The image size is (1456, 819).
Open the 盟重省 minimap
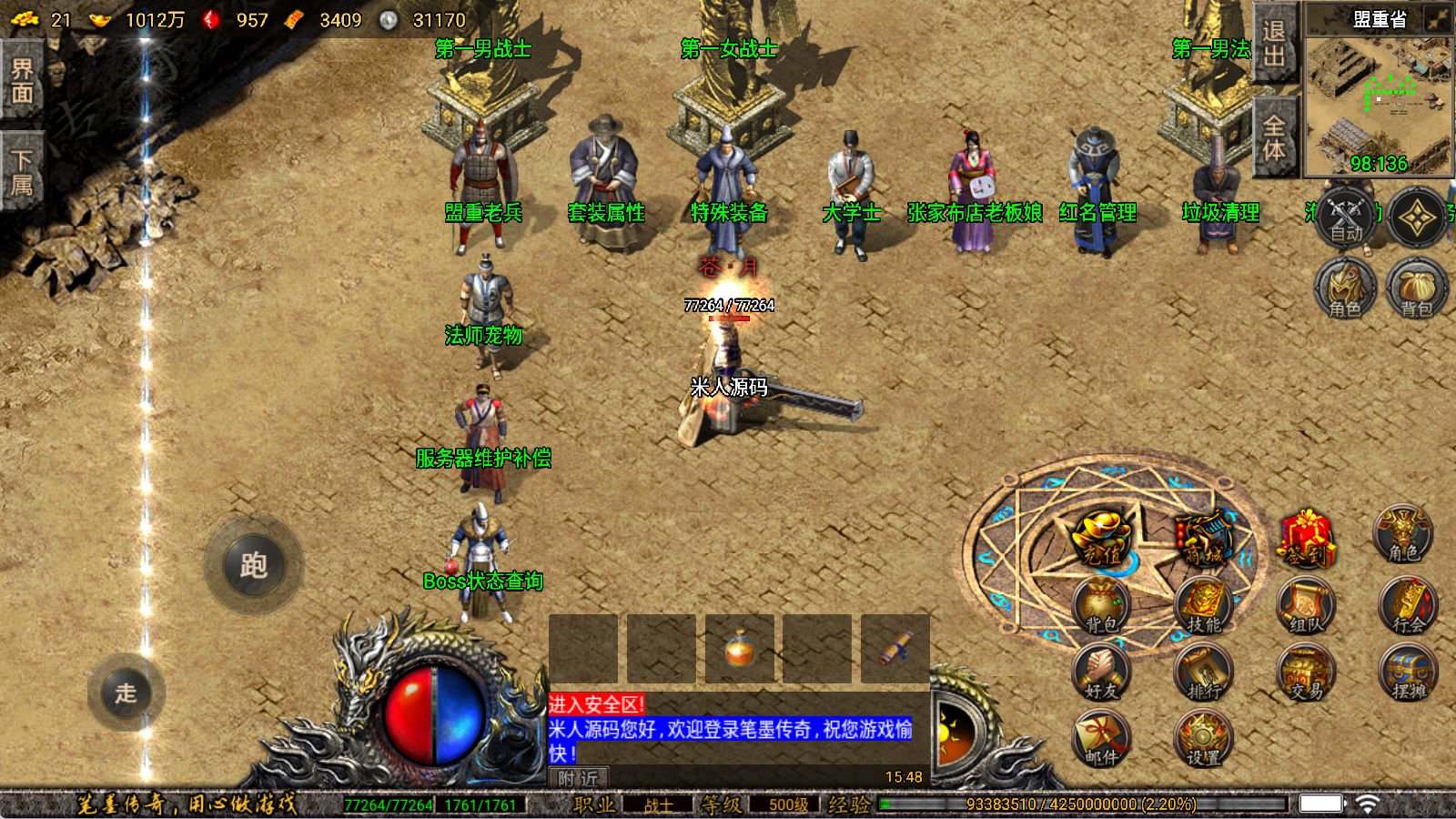click(x=1379, y=100)
